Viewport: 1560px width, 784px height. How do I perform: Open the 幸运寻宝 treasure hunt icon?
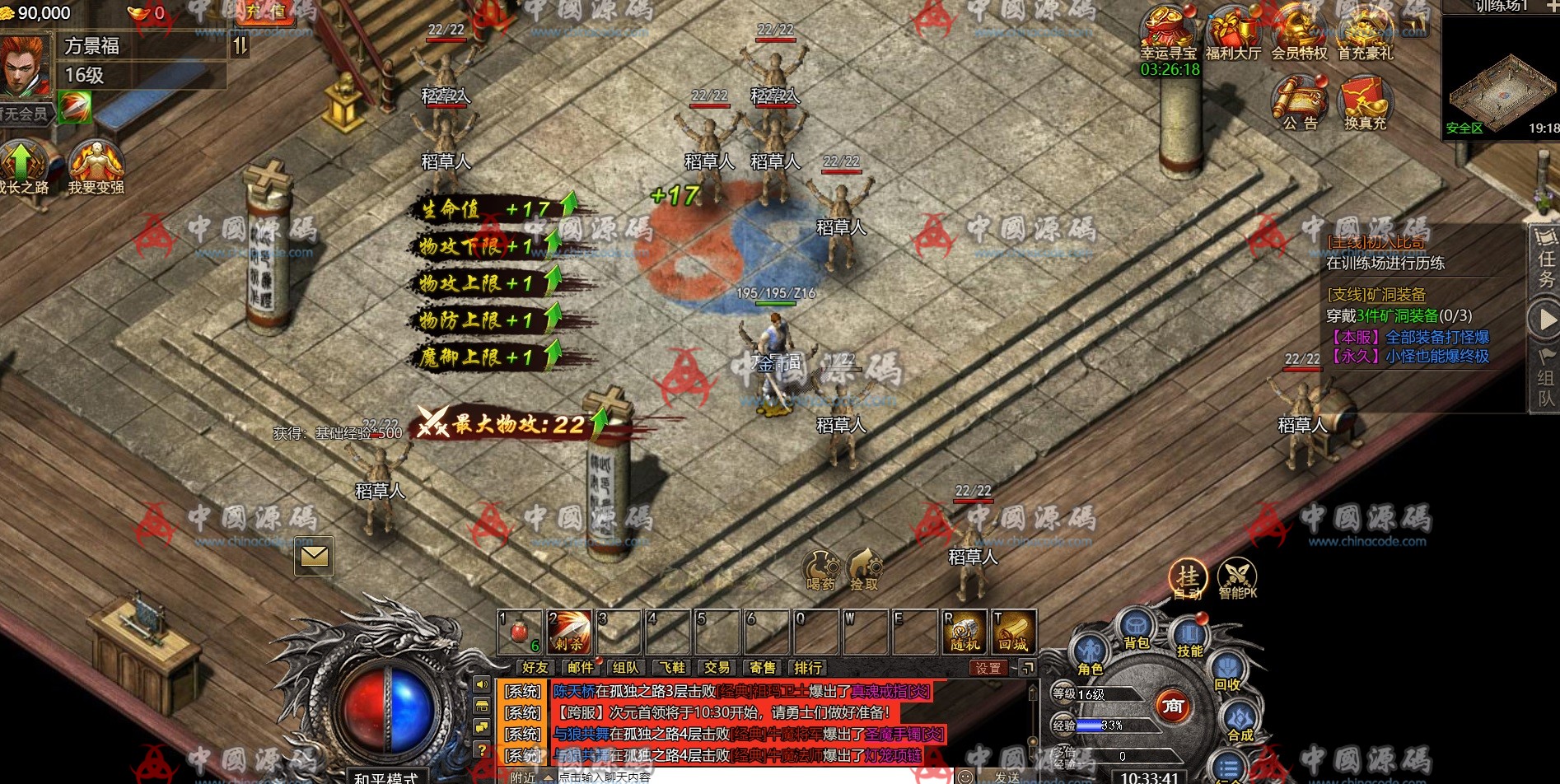point(1168,31)
